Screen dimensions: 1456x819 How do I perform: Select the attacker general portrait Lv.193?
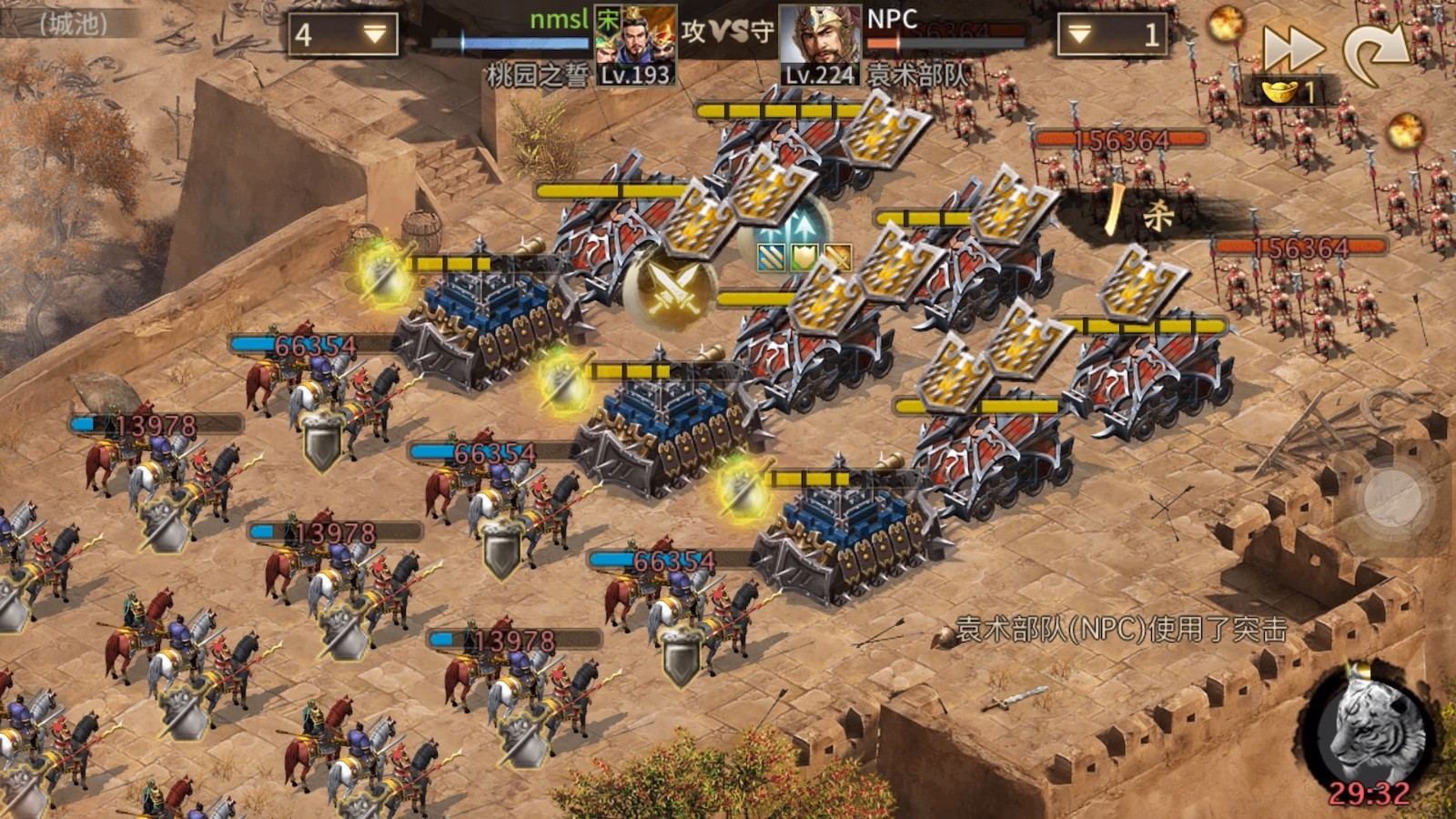(x=635, y=45)
